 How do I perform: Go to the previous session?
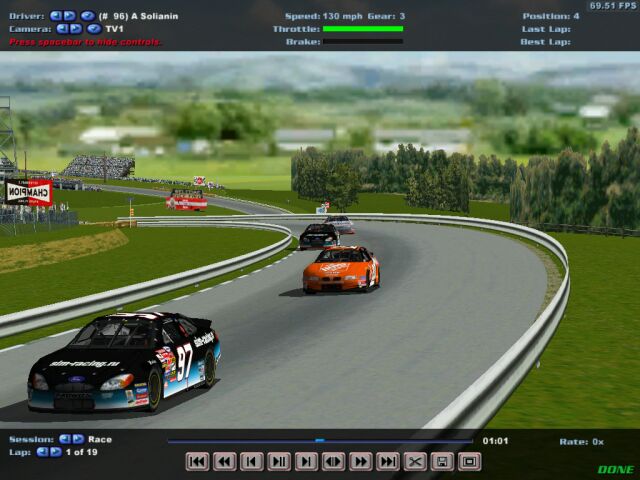click(x=65, y=439)
